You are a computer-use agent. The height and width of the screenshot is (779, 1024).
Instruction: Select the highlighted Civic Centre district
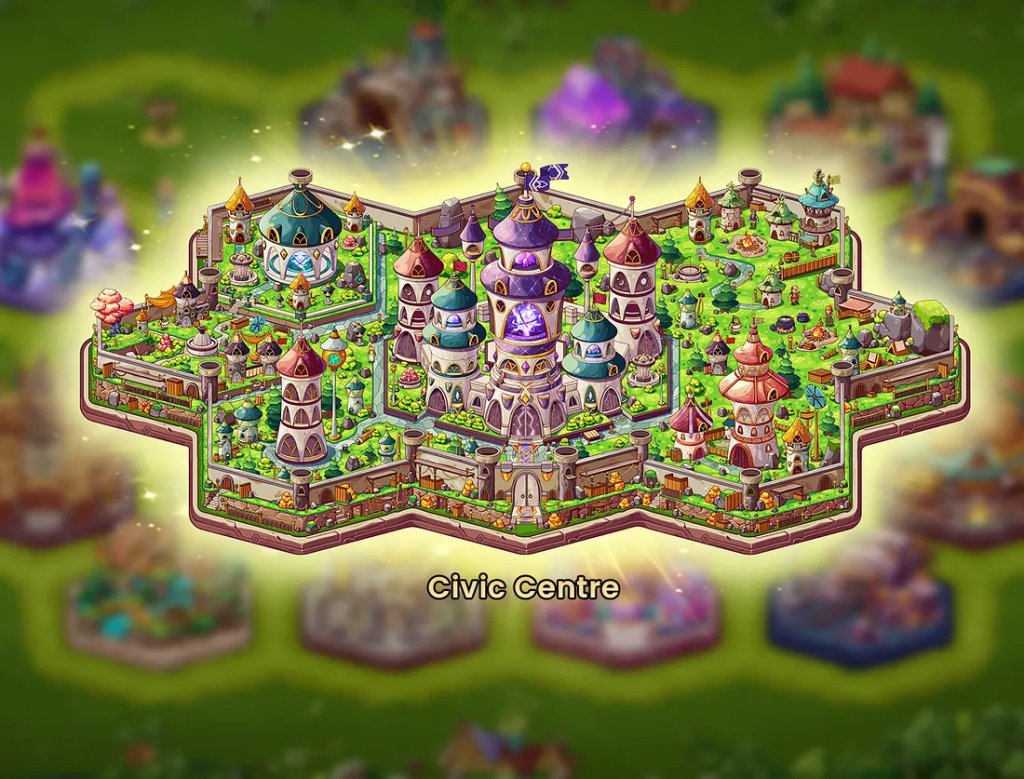coord(524,360)
